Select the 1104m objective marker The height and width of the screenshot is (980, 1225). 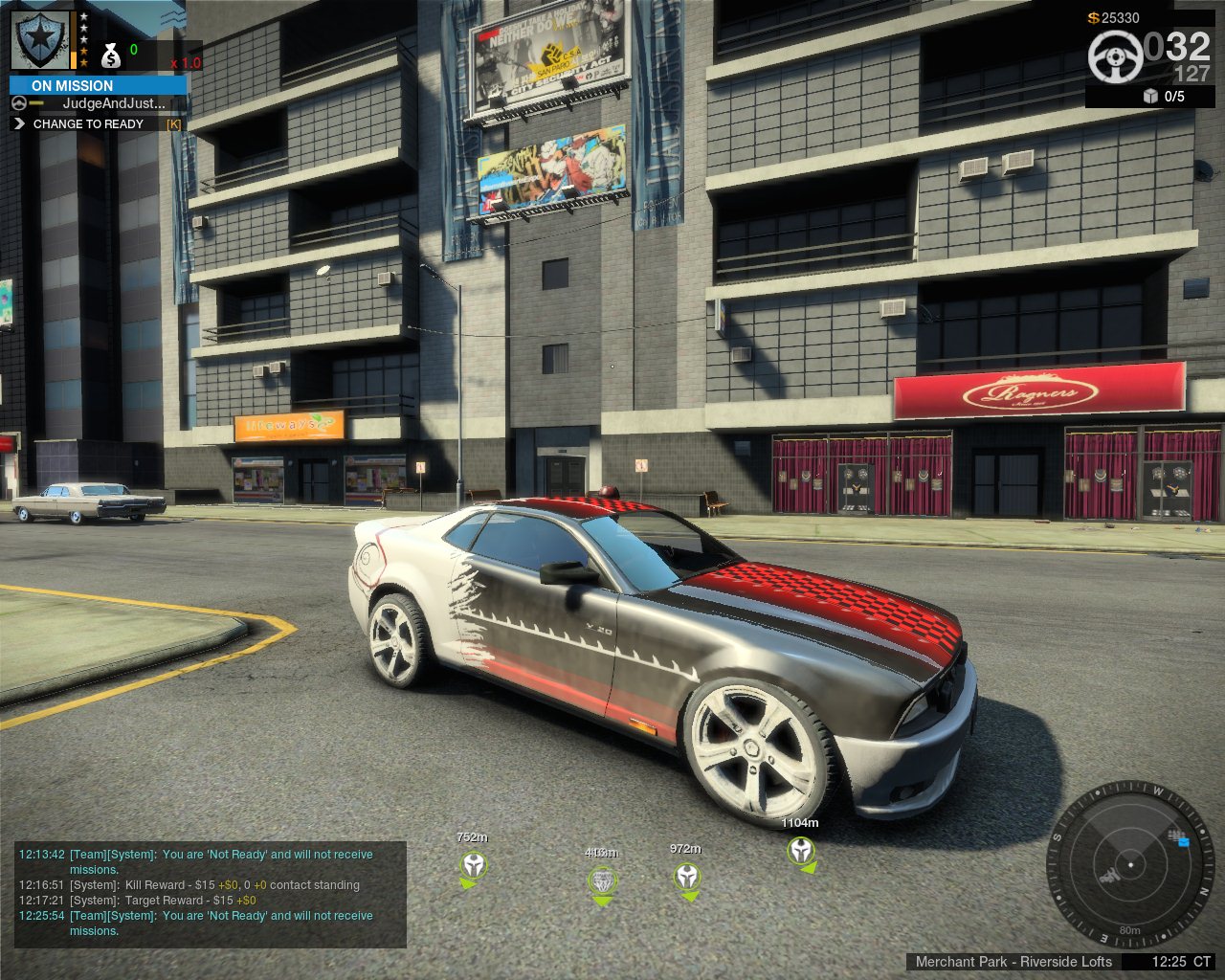click(800, 850)
